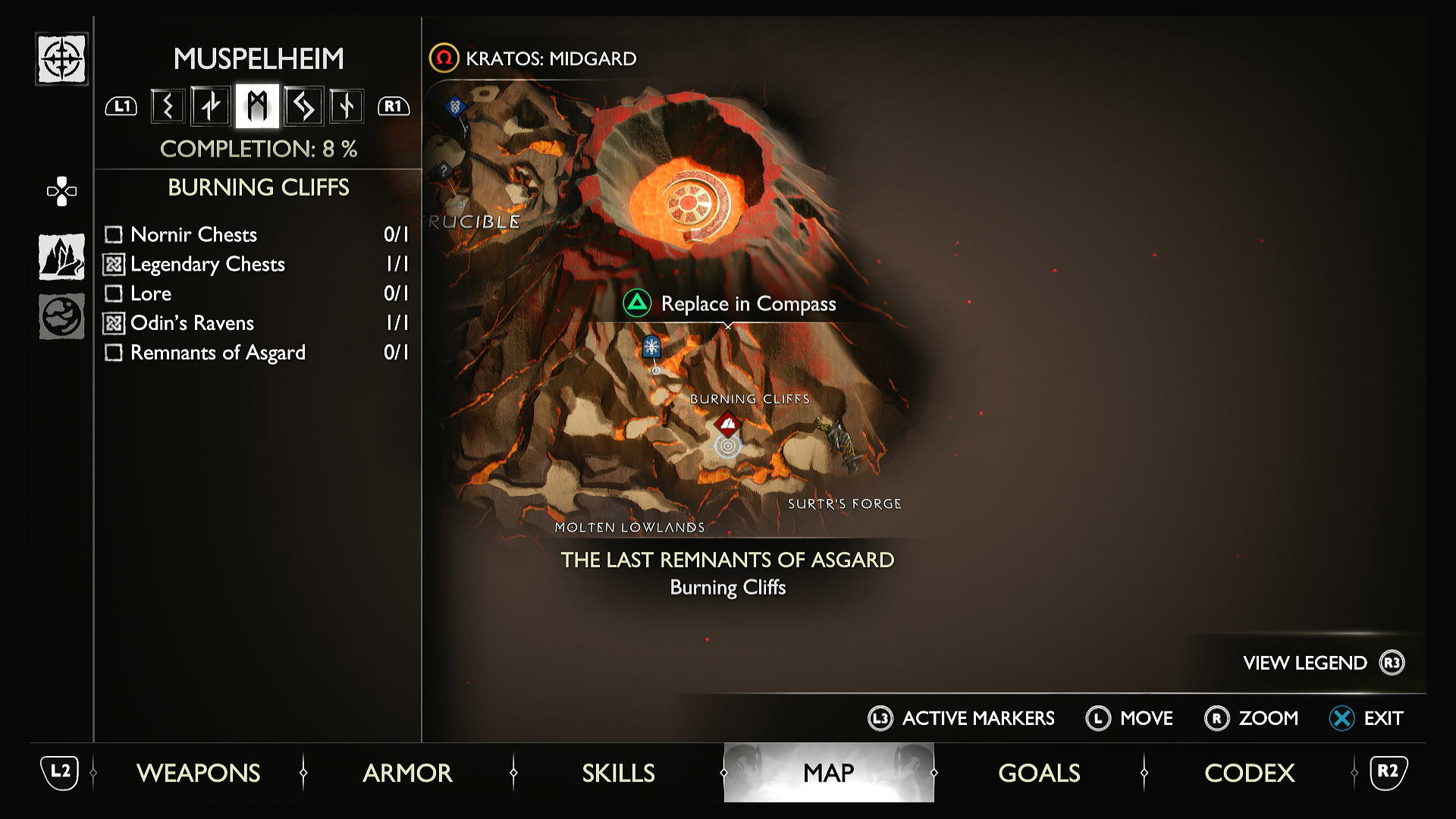Select the Map tab

point(828,773)
